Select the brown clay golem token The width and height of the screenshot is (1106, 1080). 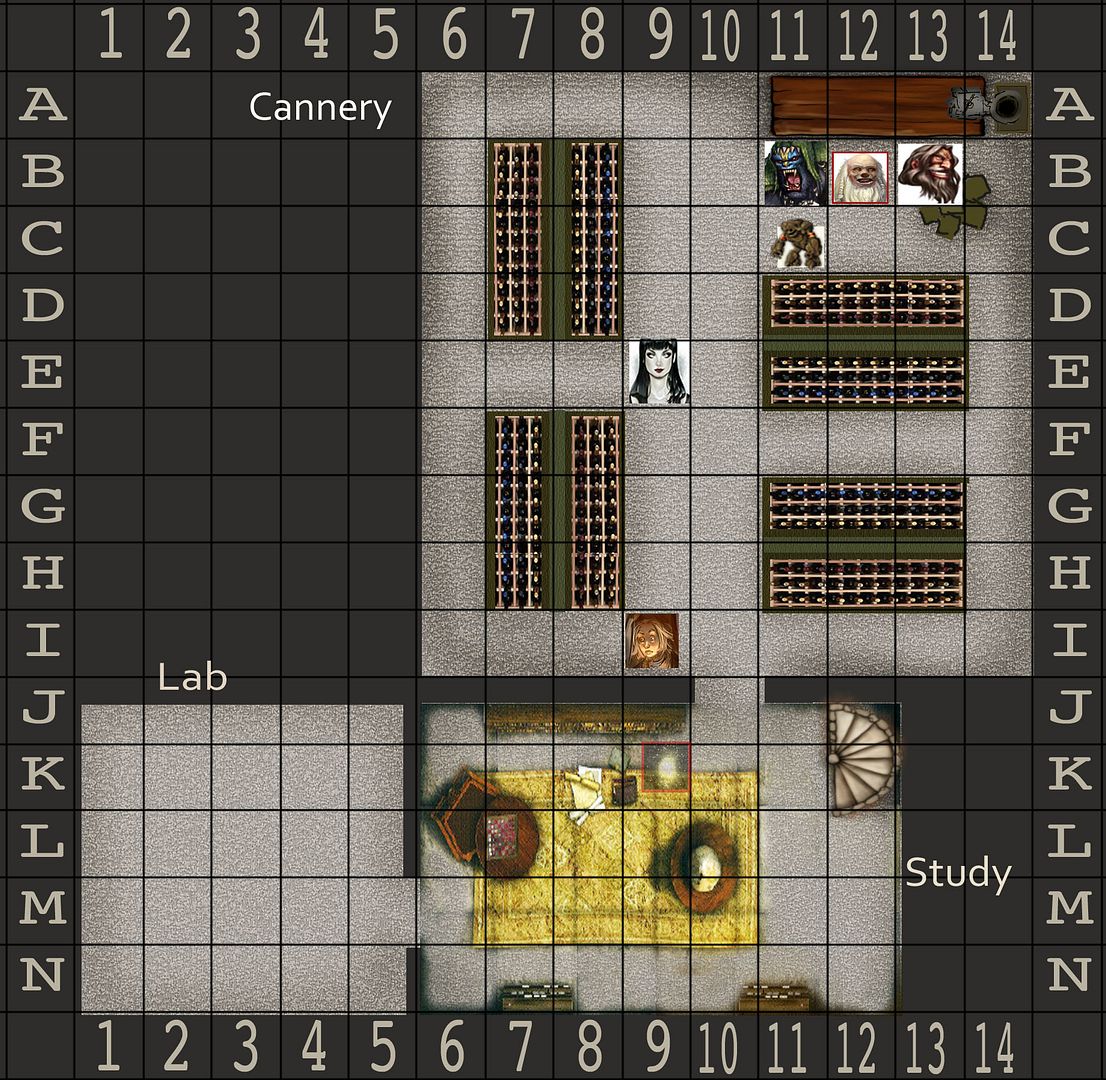click(800, 243)
